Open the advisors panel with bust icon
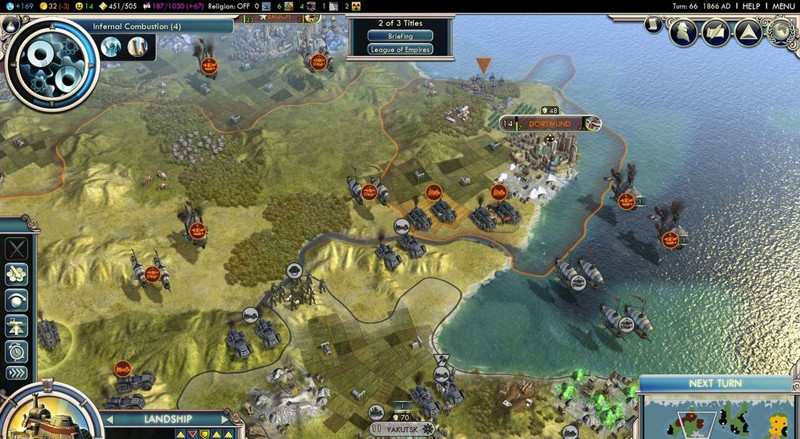 [684, 32]
